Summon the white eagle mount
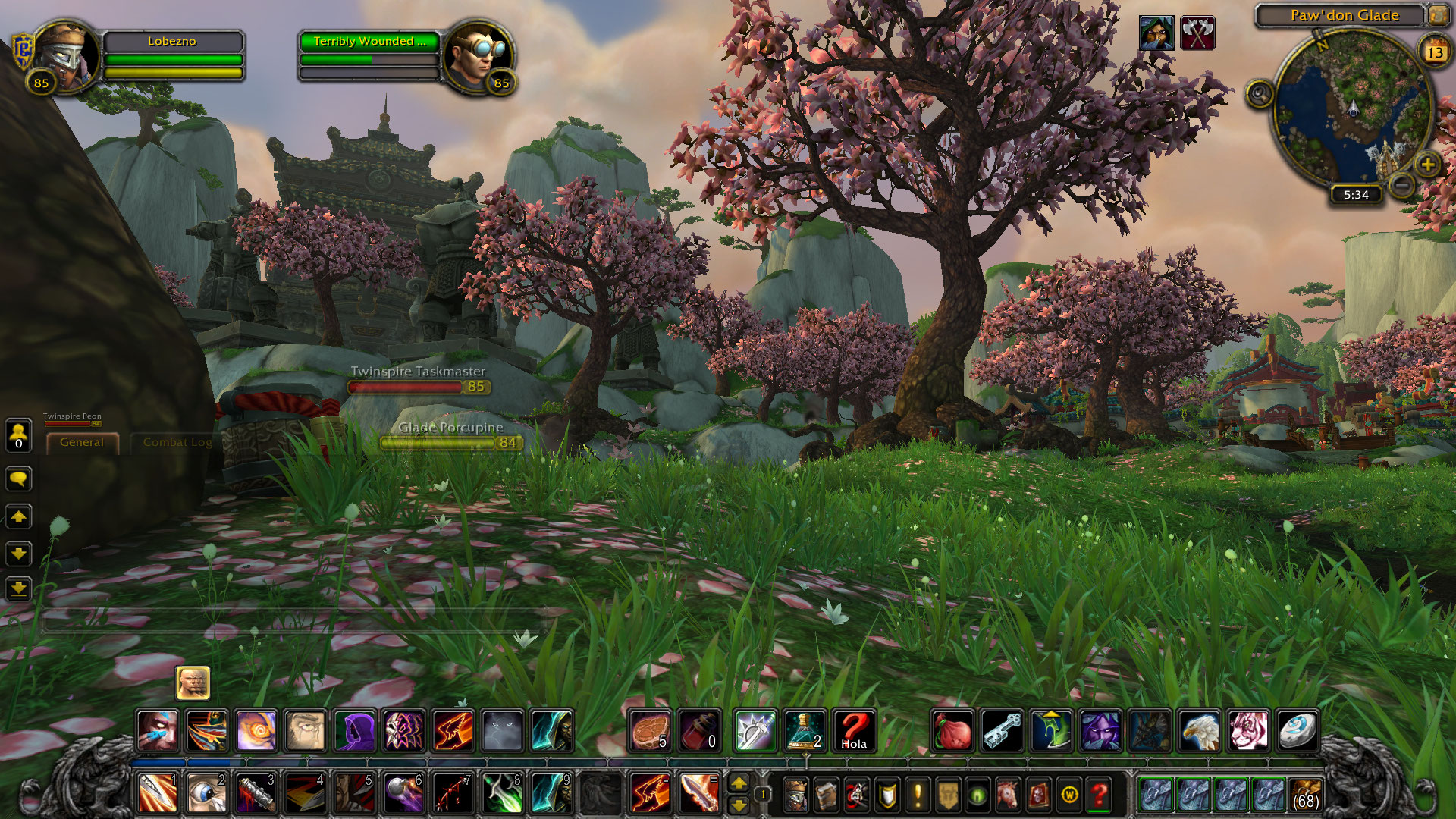The image size is (1456, 819). pos(1199,731)
